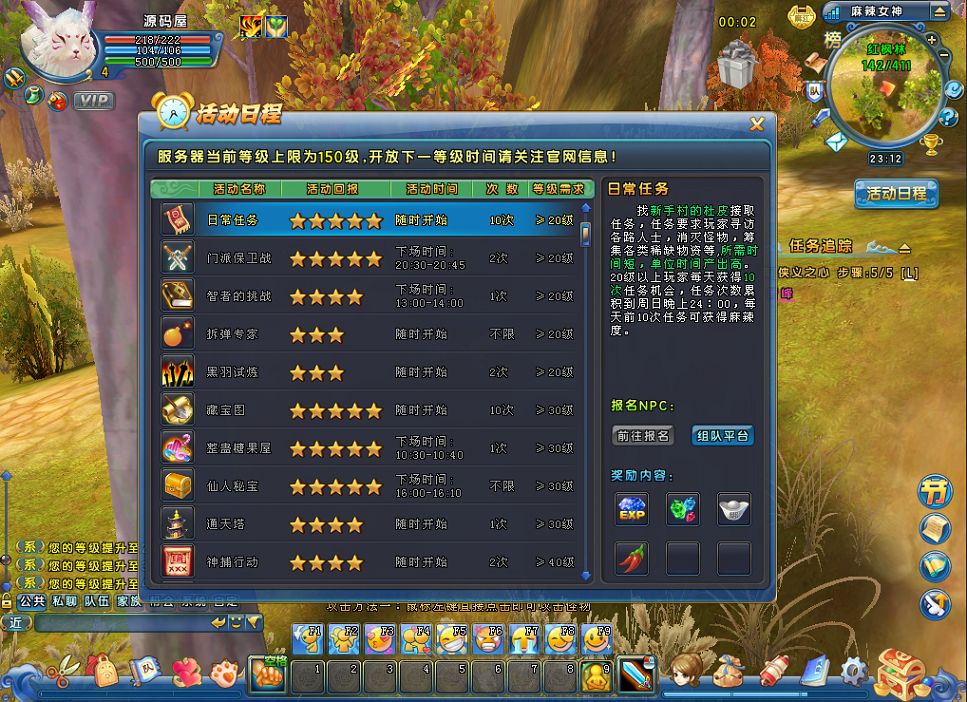Click the VIP badge

[x=94, y=101]
